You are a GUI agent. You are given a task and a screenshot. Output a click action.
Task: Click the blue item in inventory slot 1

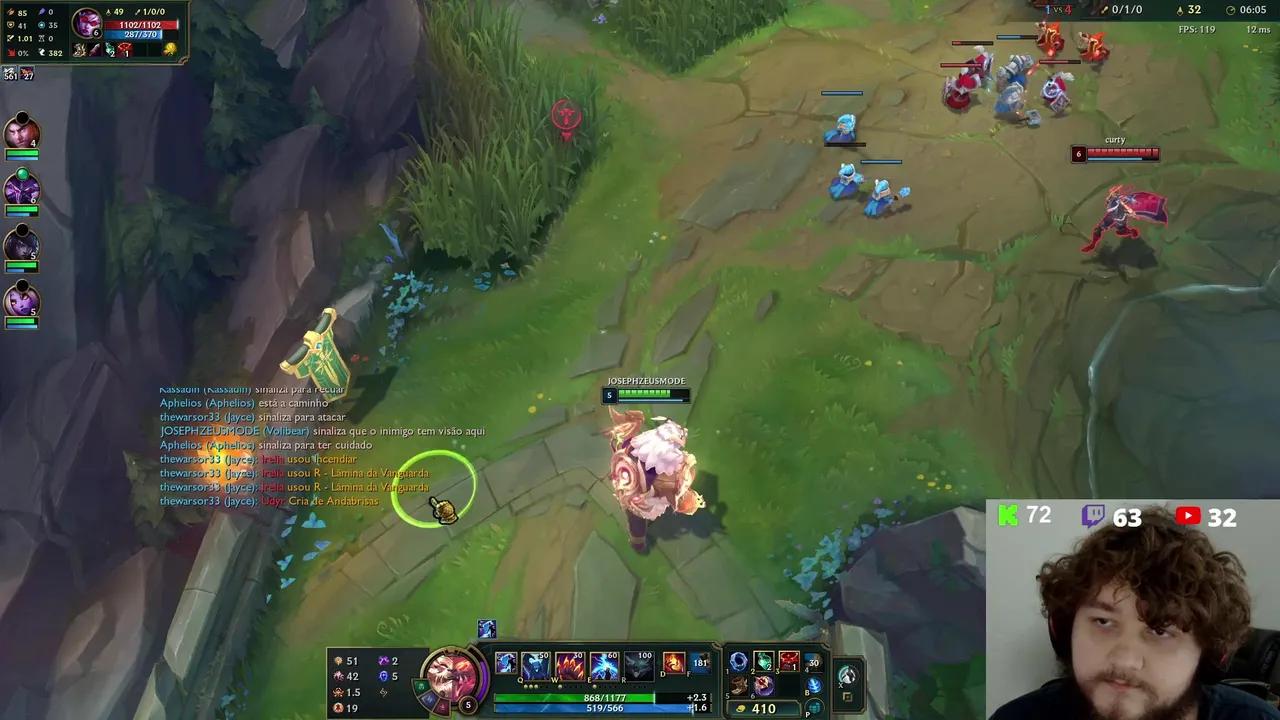(737, 661)
